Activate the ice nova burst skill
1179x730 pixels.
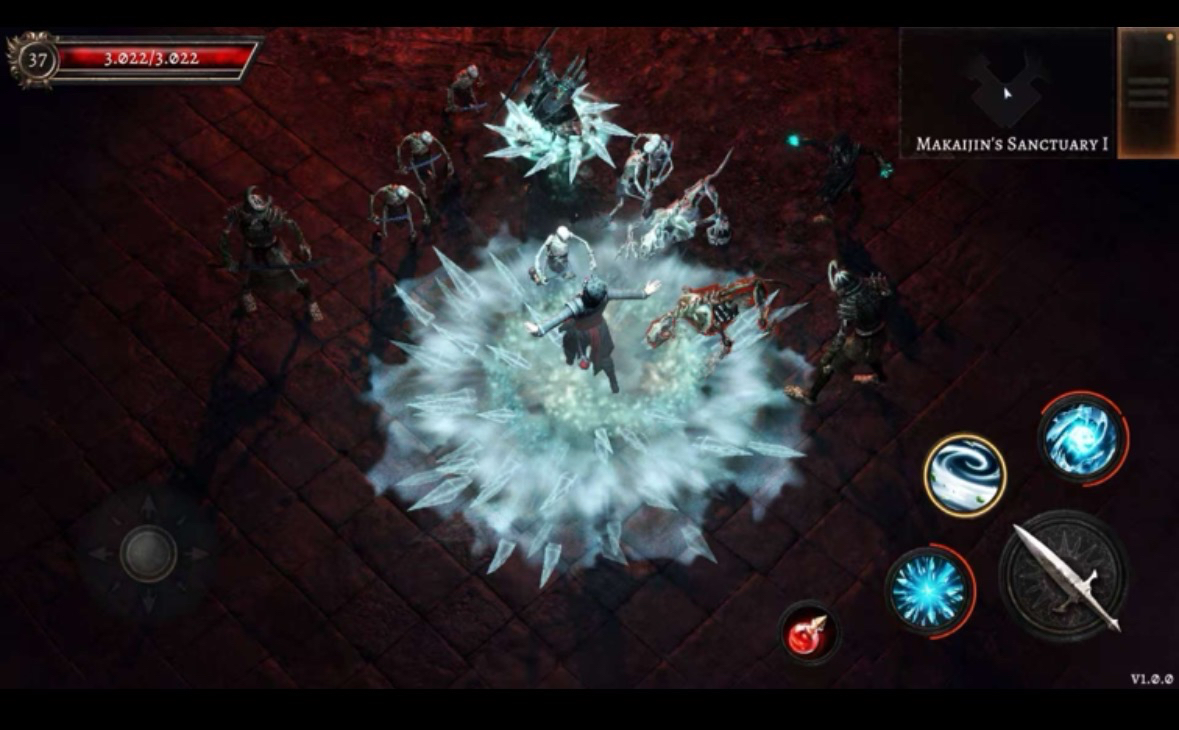pyautogui.click(x=929, y=590)
